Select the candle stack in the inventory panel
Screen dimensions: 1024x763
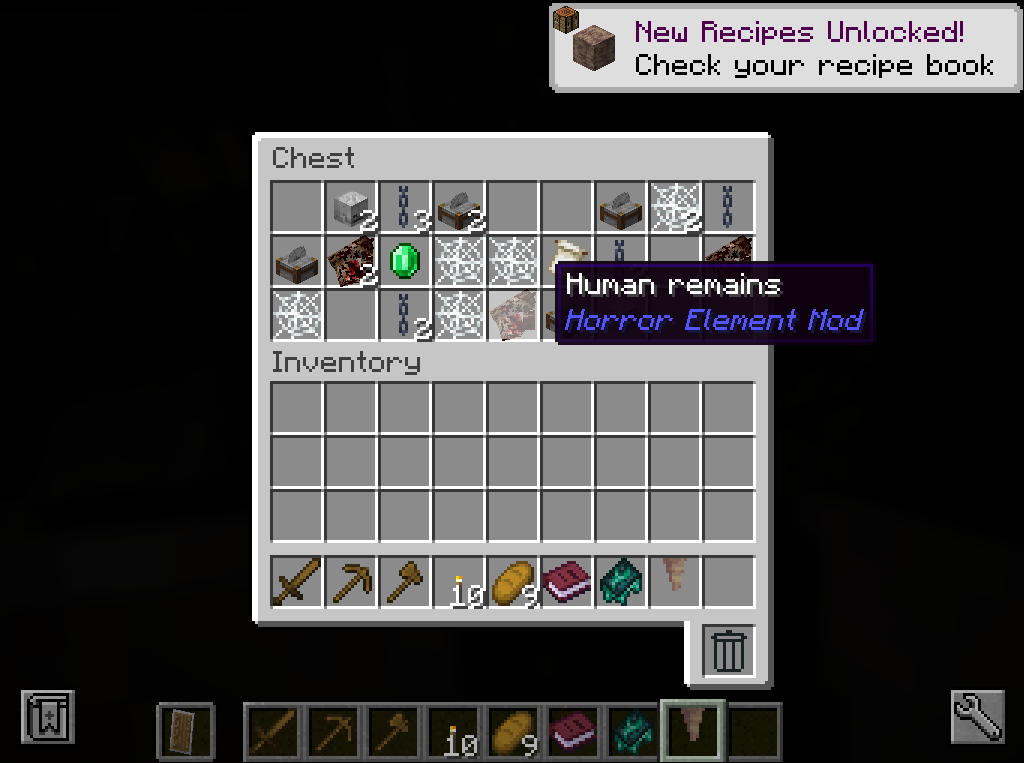click(x=459, y=582)
